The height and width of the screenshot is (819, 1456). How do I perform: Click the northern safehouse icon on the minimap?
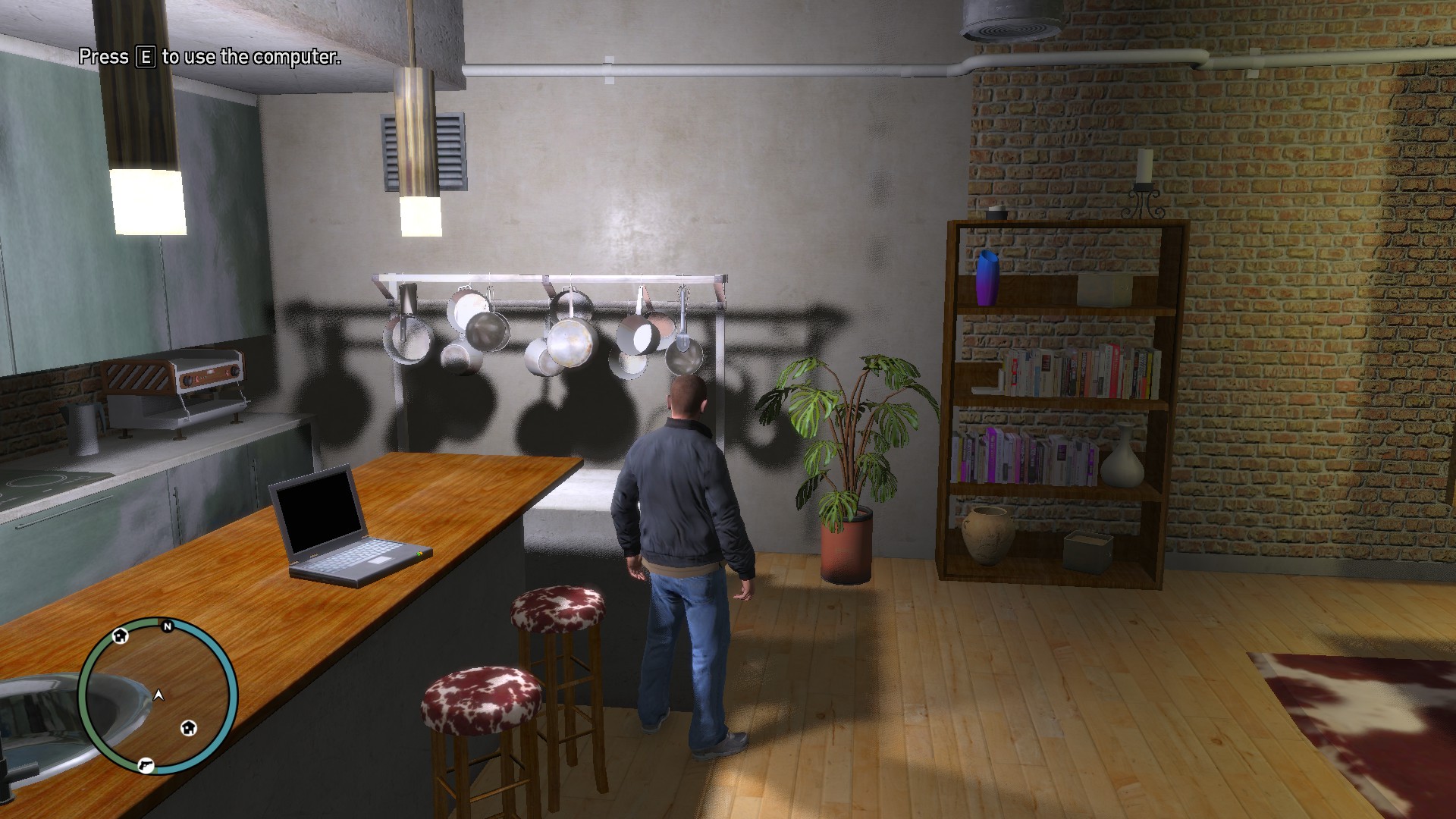(119, 636)
